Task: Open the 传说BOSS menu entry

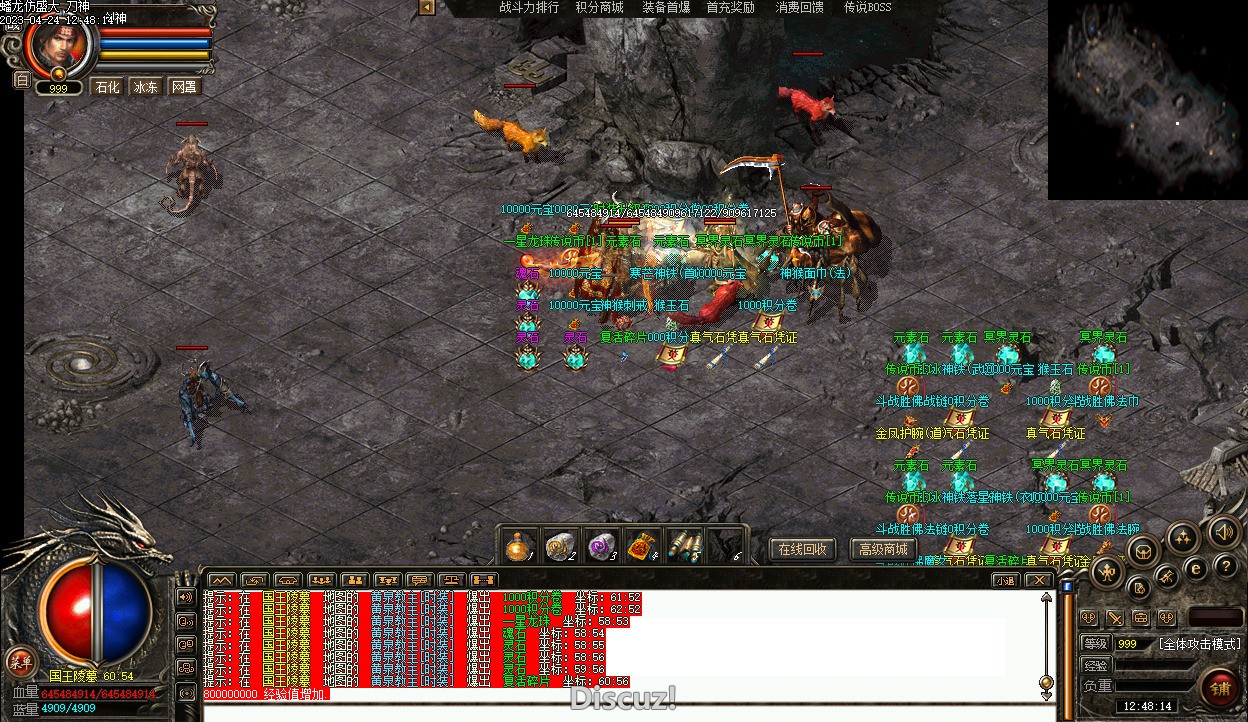Action: (867, 7)
